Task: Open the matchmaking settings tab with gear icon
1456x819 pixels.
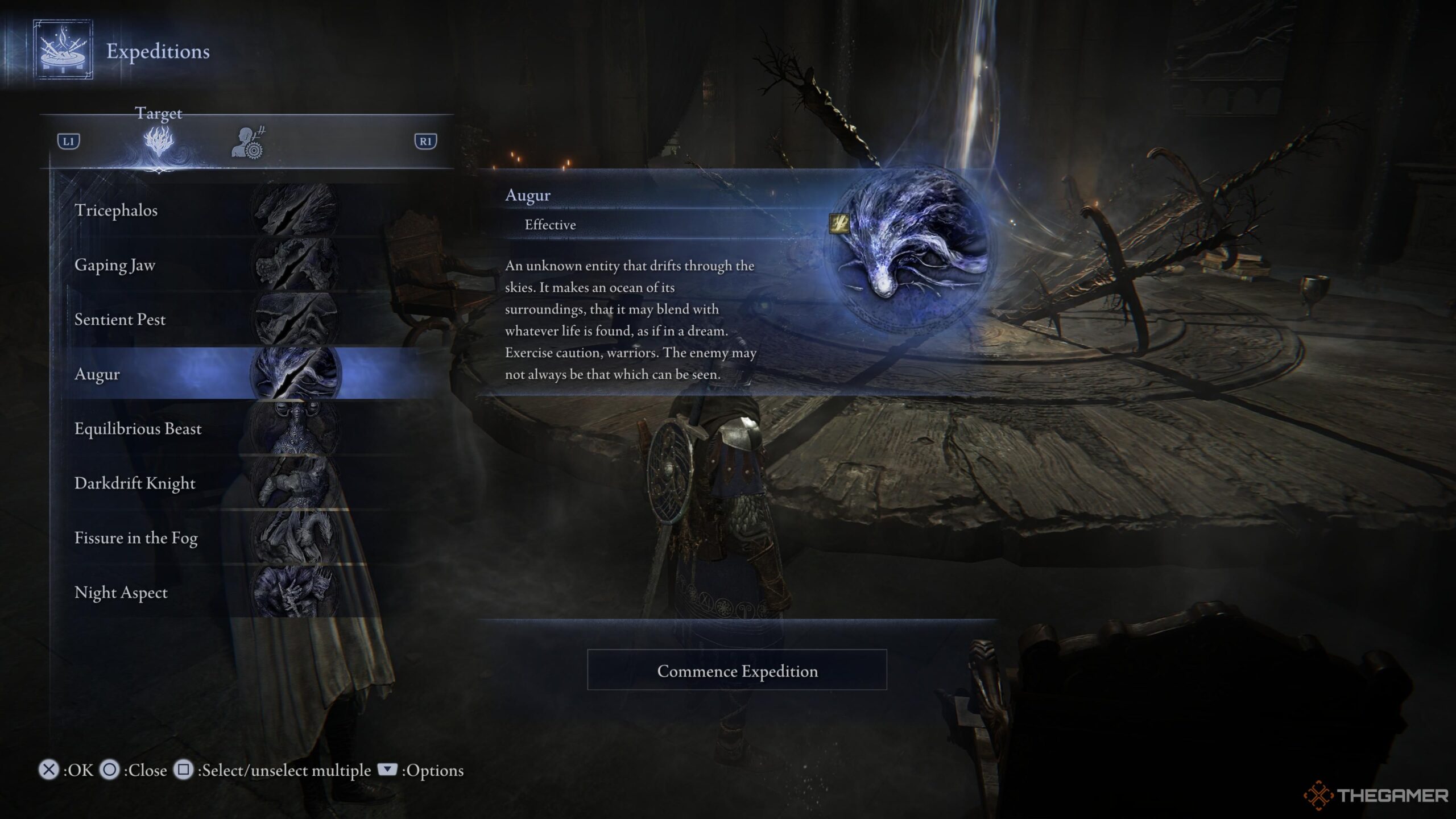Action: (249, 143)
